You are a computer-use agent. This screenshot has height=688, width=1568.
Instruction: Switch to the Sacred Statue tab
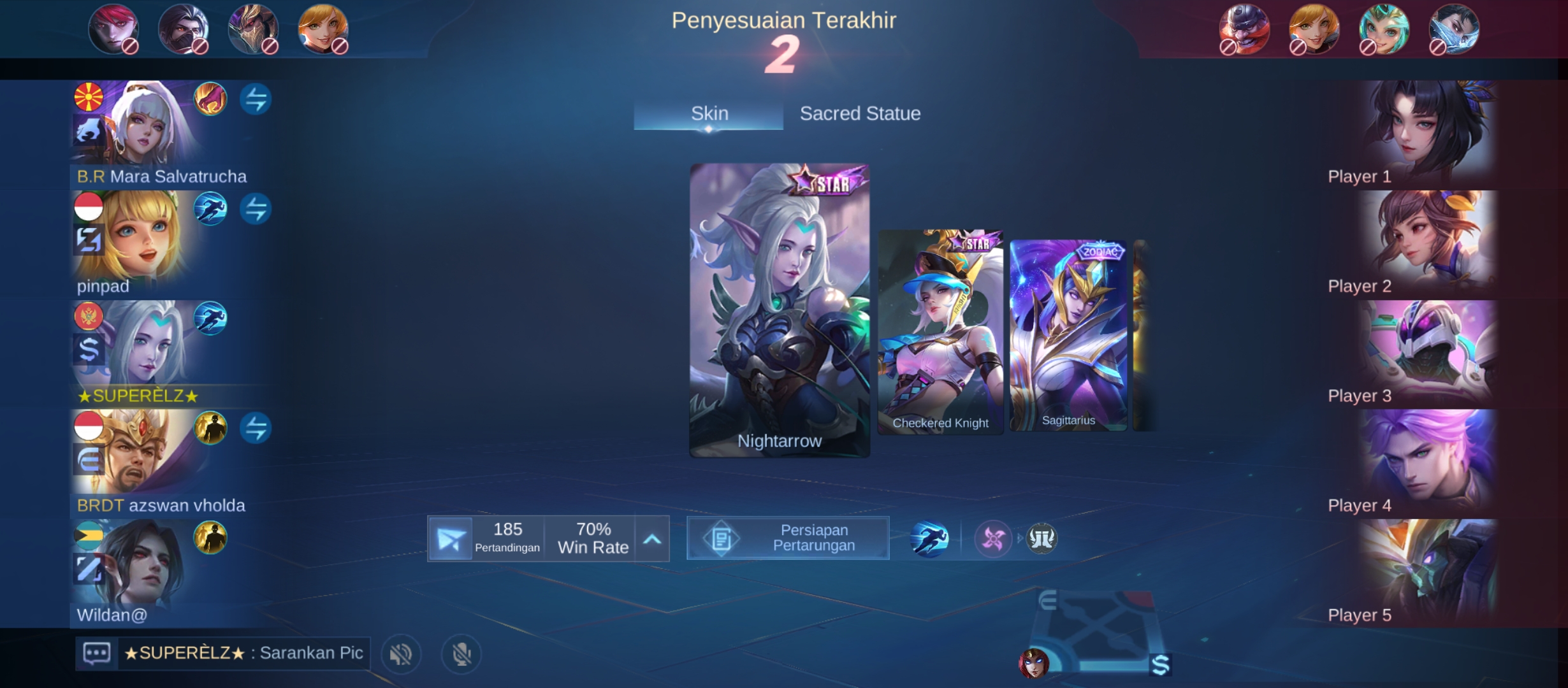click(x=860, y=113)
